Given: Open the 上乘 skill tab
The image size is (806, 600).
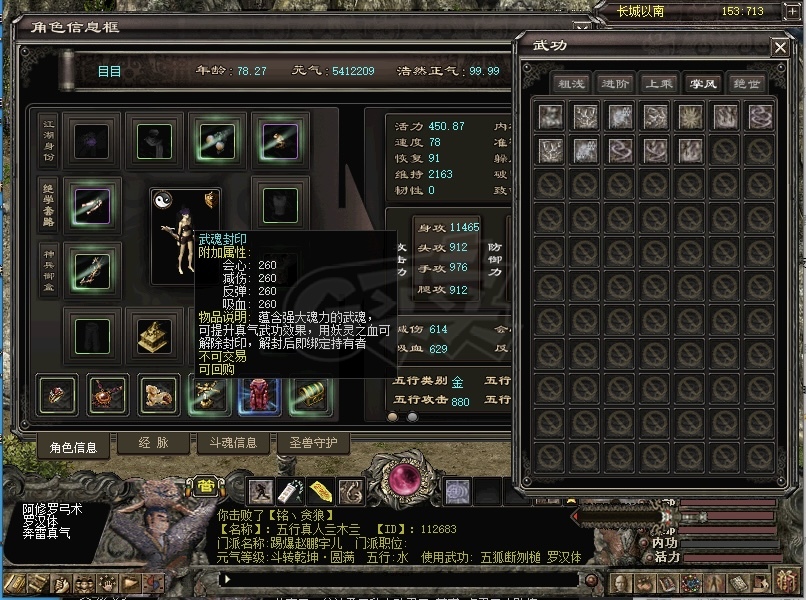Looking at the screenshot, I should click(x=658, y=84).
